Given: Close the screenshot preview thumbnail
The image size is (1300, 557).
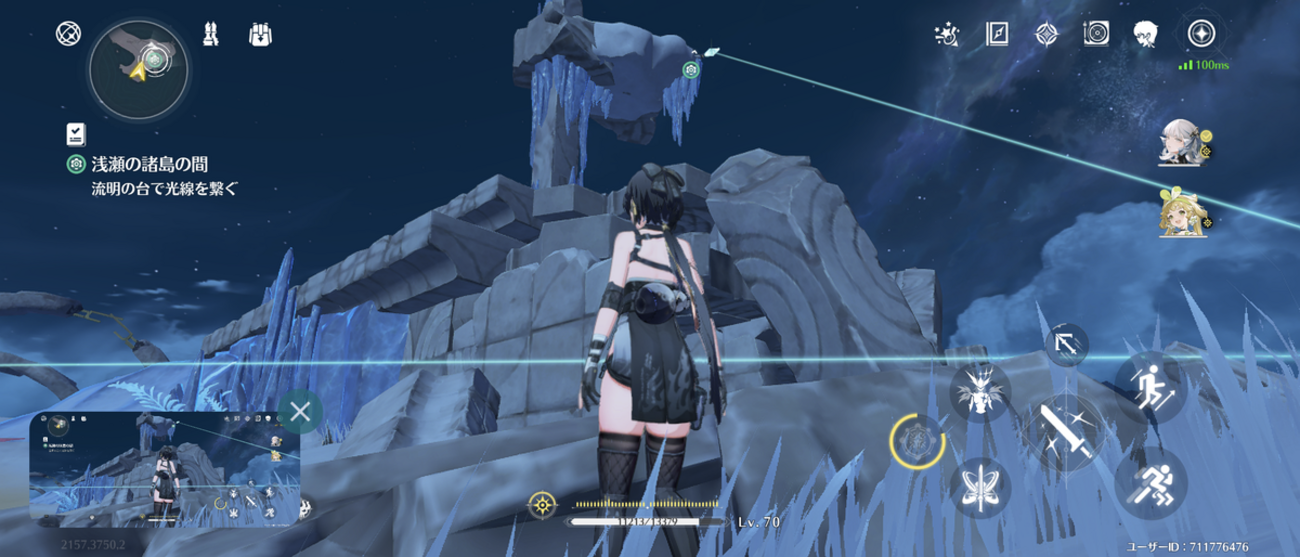Looking at the screenshot, I should tap(300, 410).
